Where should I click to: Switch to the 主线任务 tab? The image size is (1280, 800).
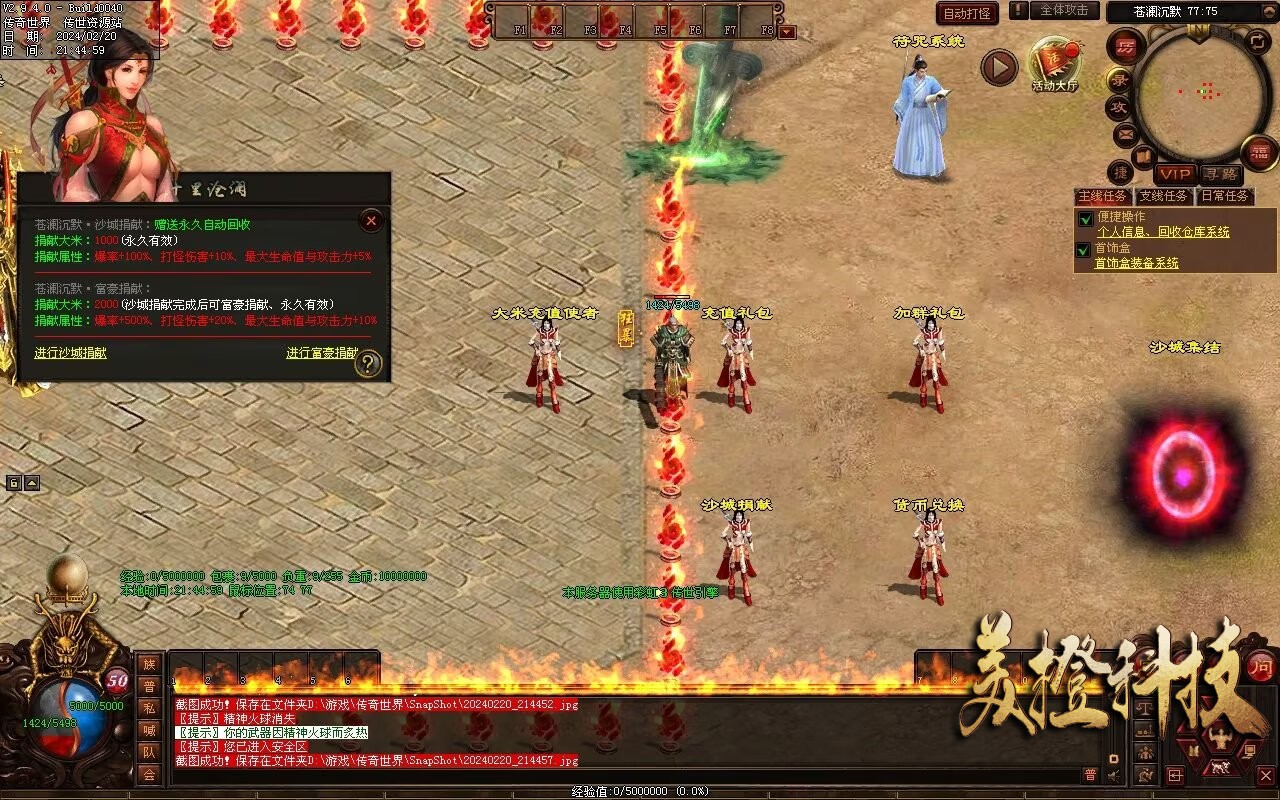[x=1103, y=196]
